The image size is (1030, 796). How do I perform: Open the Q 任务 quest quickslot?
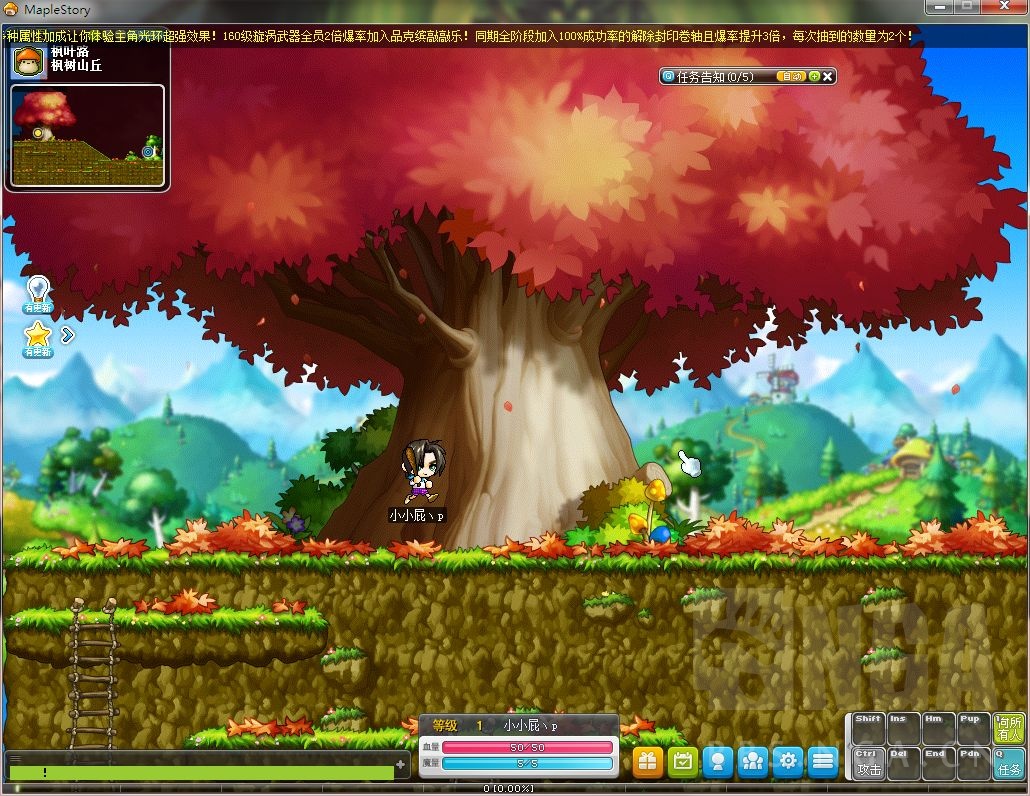click(1008, 763)
